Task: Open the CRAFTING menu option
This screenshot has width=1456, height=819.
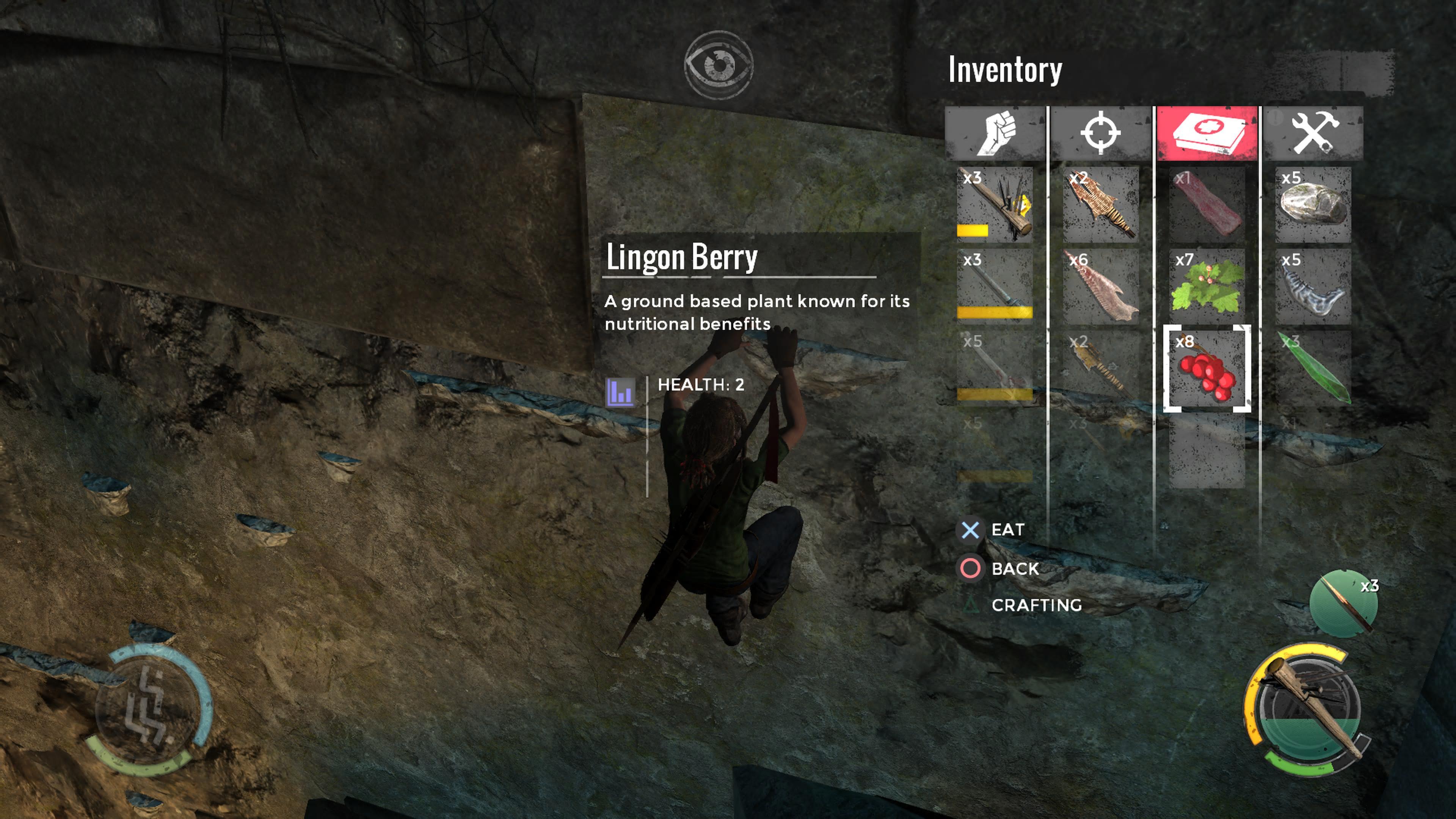Action: (1036, 606)
